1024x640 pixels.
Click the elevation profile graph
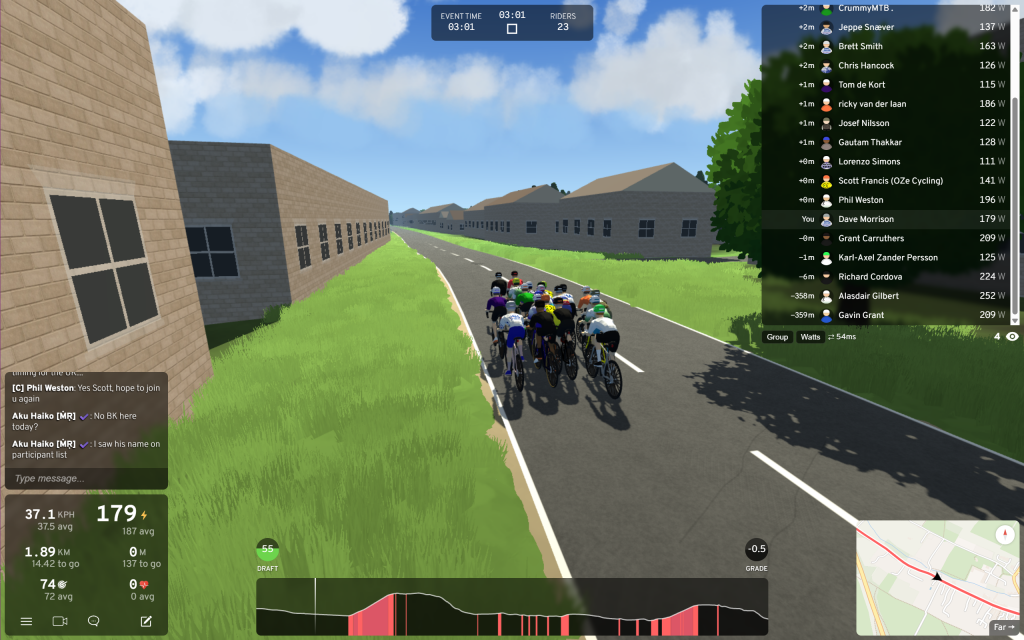pyautogui.click(x=511, y=607)
